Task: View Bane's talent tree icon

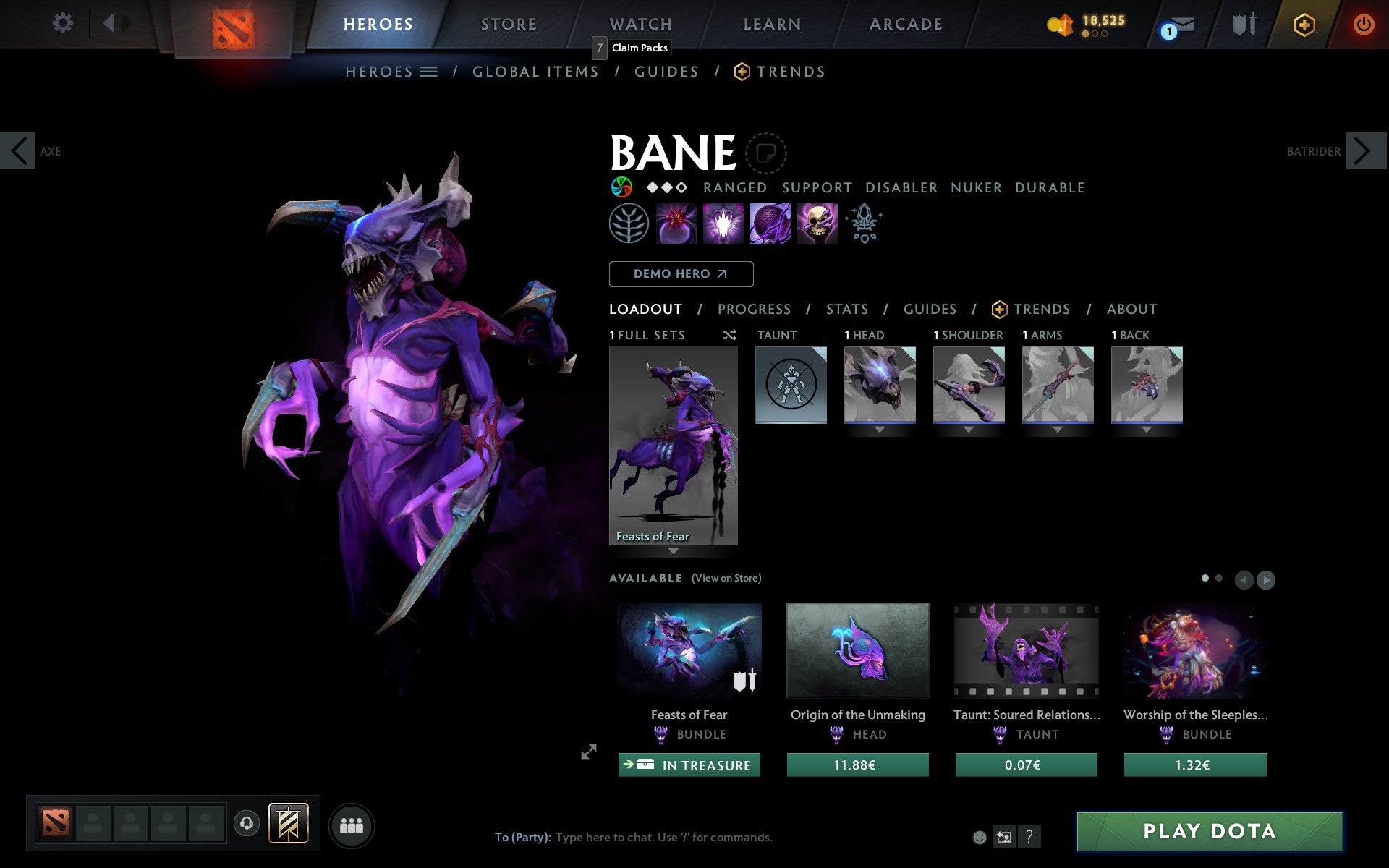Action: tap(628, 224)
